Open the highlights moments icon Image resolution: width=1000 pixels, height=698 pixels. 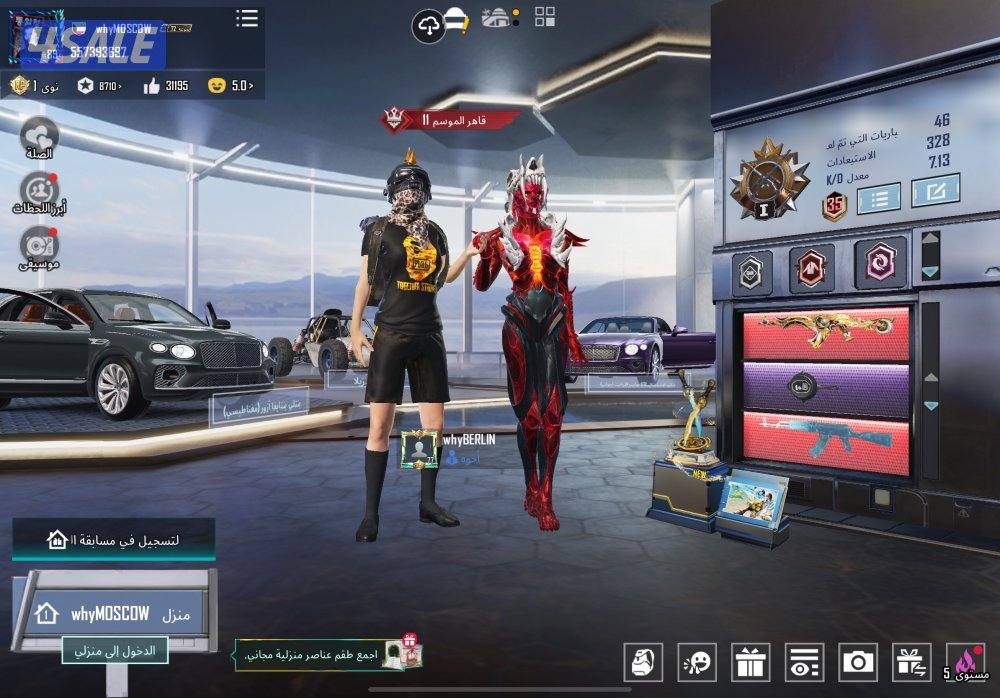[x=39, y=191]
